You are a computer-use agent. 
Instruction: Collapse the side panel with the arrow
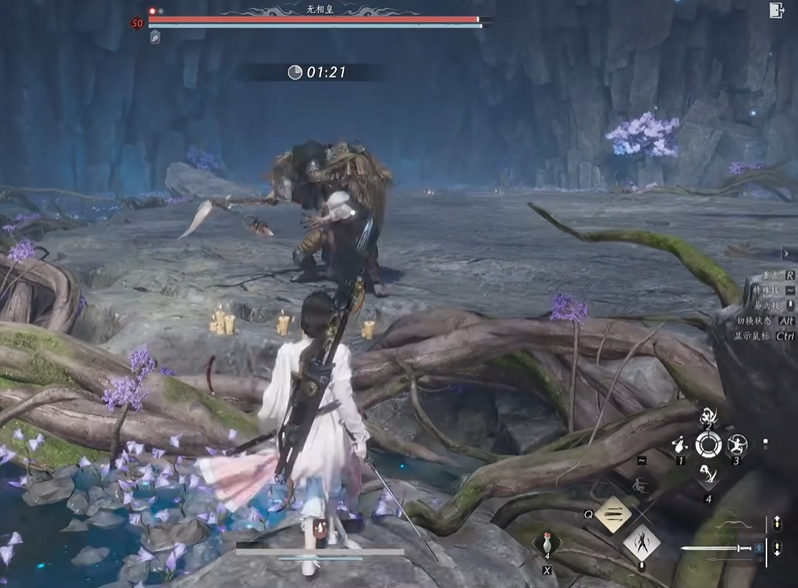pos(787,254)
